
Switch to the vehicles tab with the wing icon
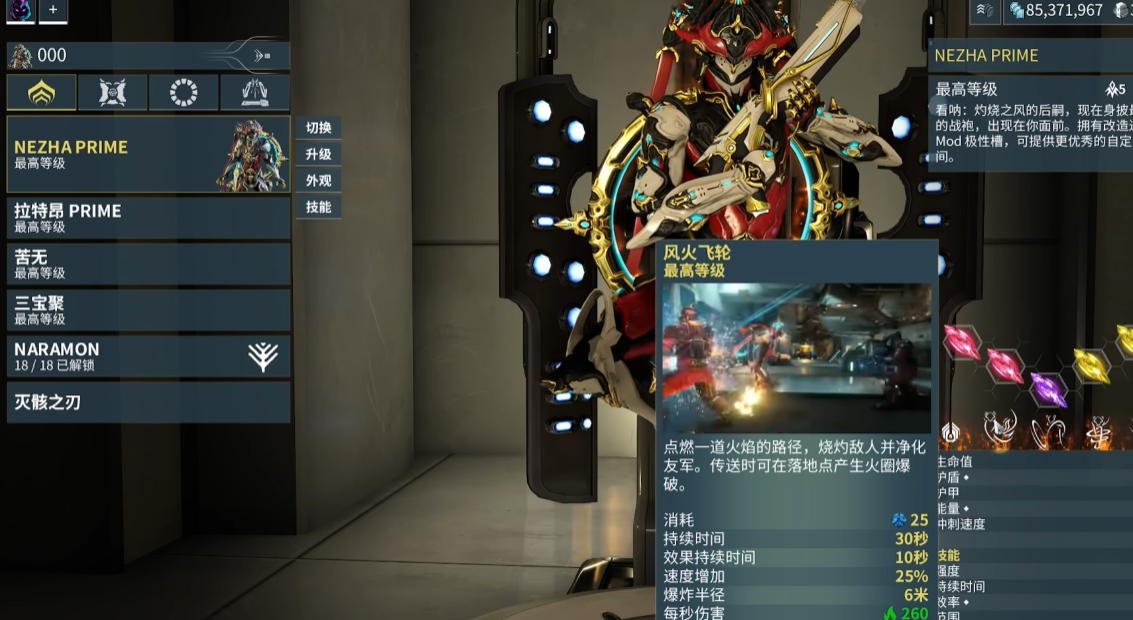point(254,93)
